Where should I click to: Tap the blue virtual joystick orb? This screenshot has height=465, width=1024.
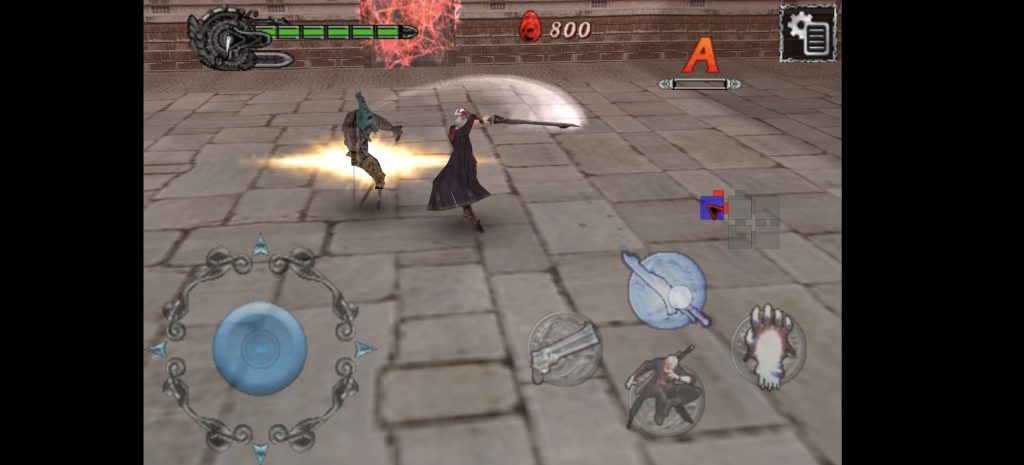[260, 348]
